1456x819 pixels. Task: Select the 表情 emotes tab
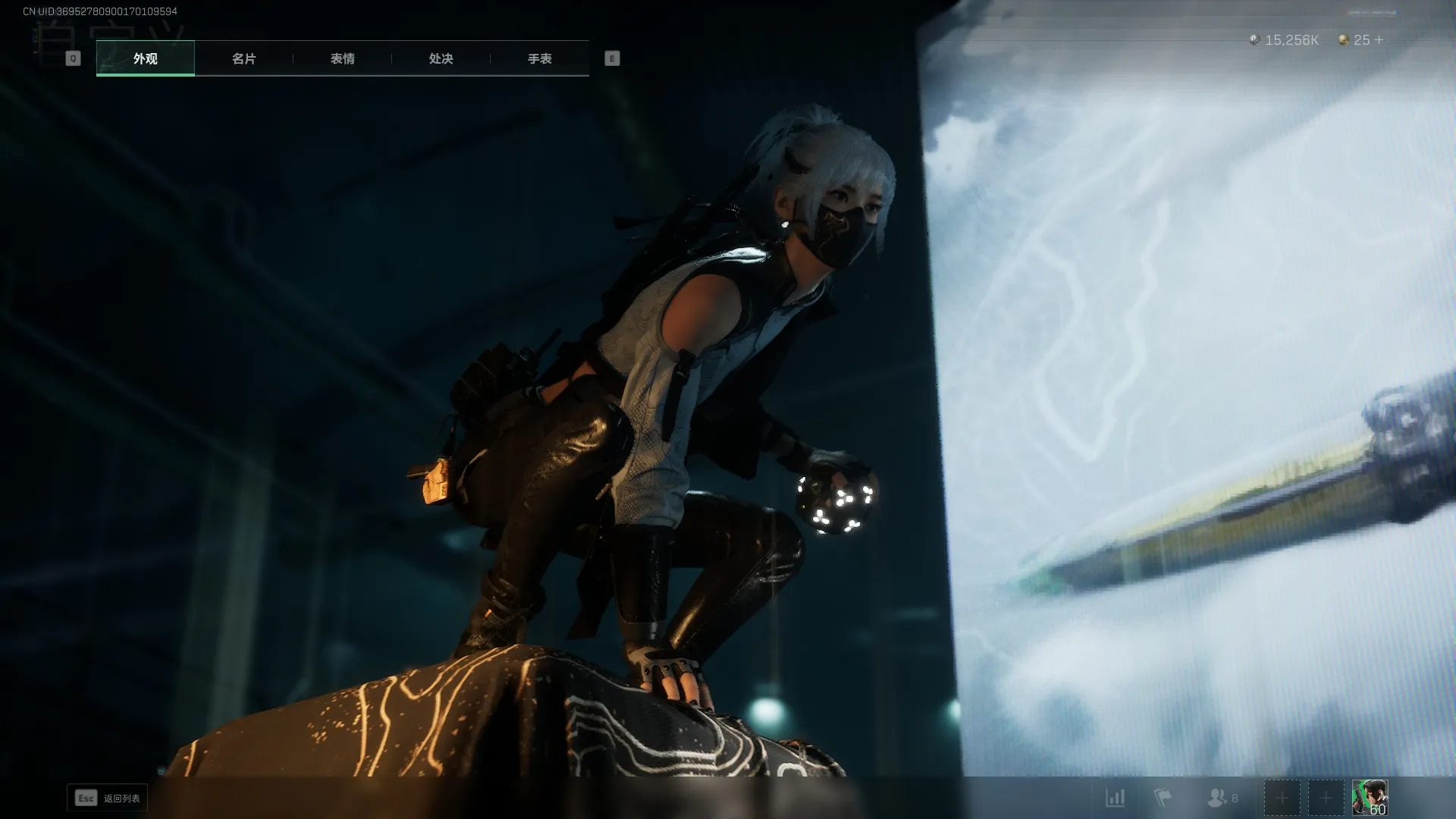[342, 58]
